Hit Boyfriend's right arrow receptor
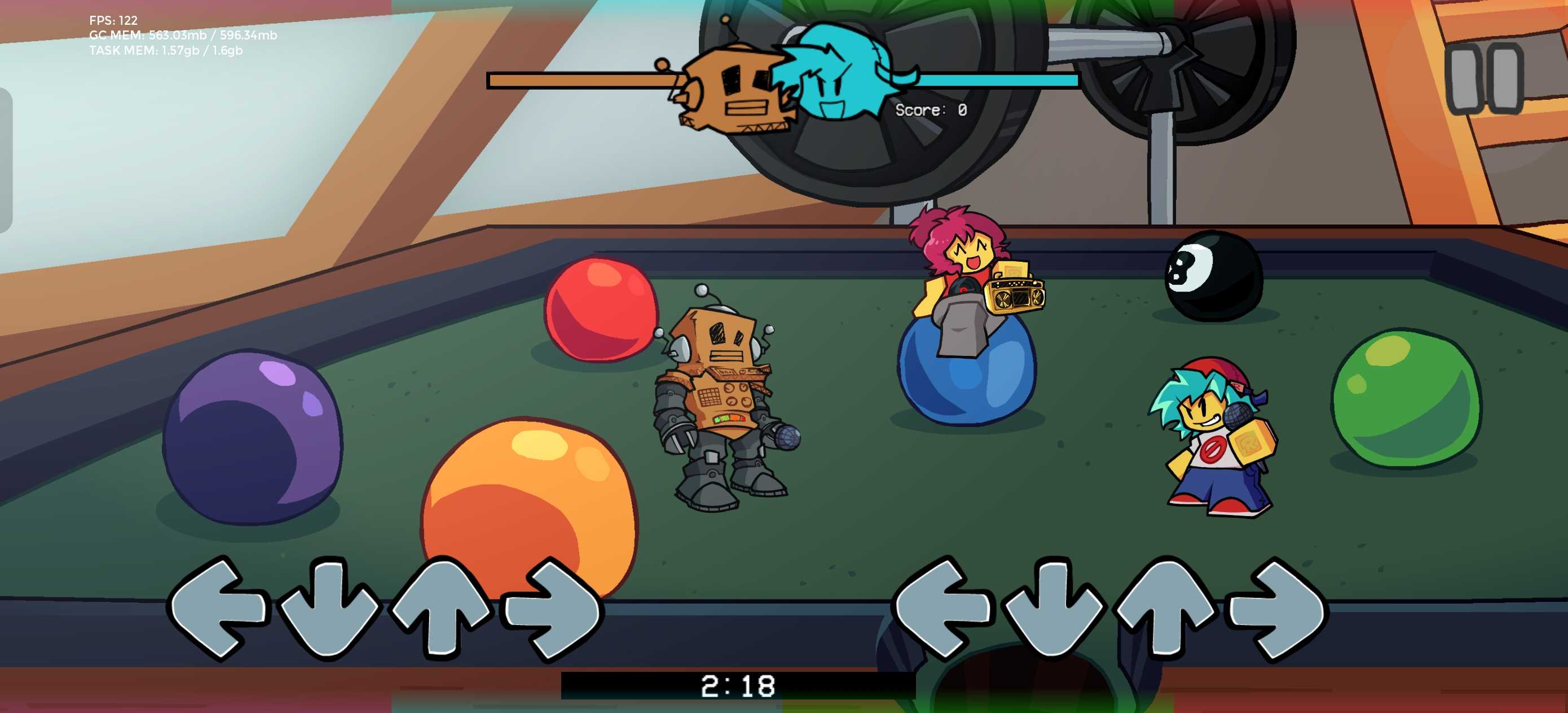1568x713 pixels. coord(1277,609)
